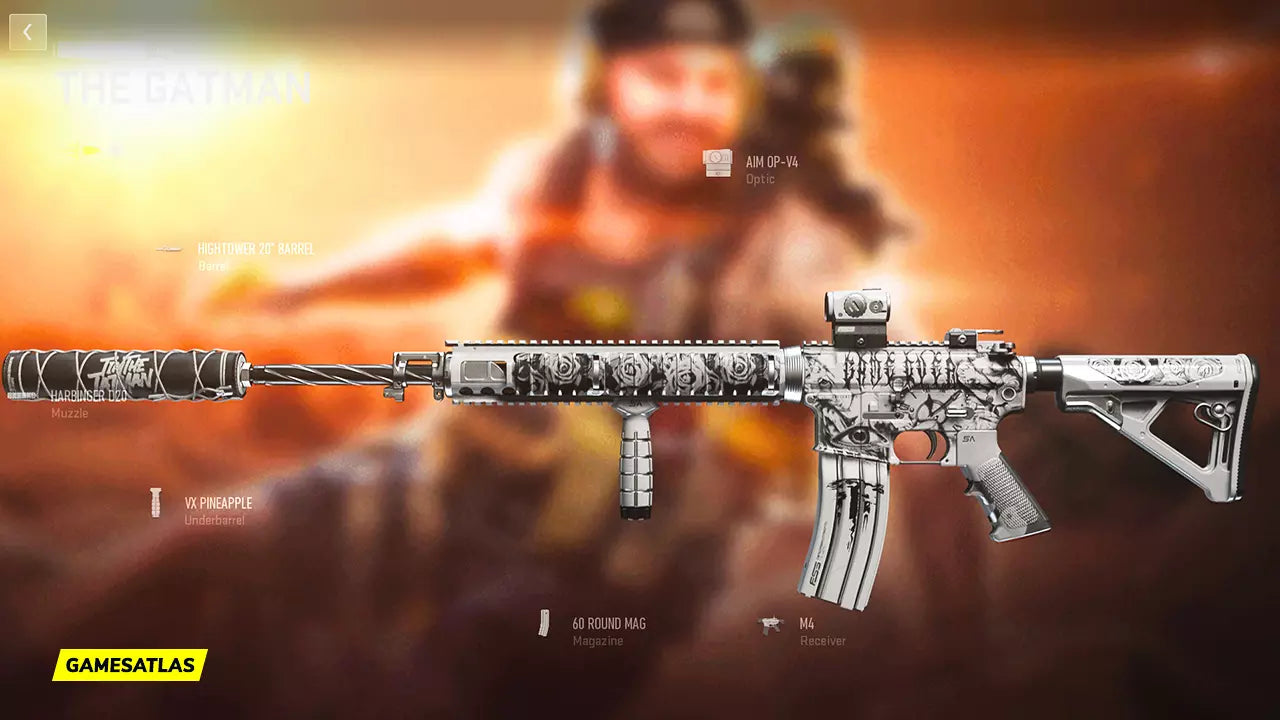Choose the Hightower 20" Barrel attachment
Image resolution: width=1280 pixels, height=720 pixels.
click(x=255, y=249)
